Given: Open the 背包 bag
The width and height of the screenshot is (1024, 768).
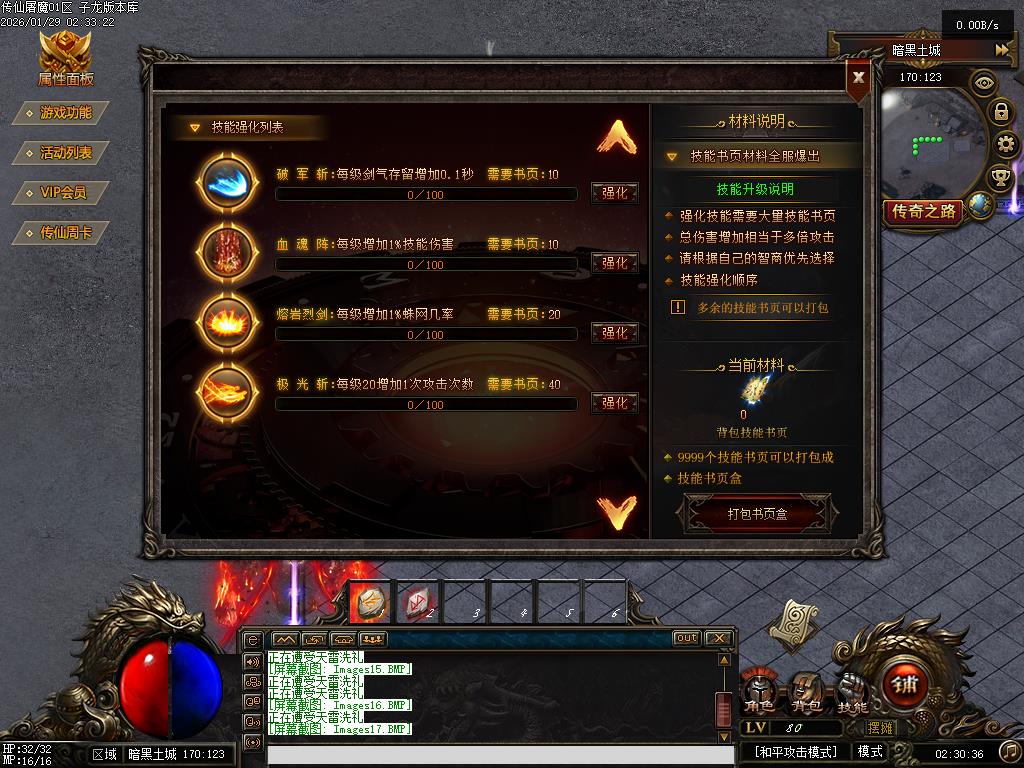Looking at the screenshot, I should click(x=806, y=690).
